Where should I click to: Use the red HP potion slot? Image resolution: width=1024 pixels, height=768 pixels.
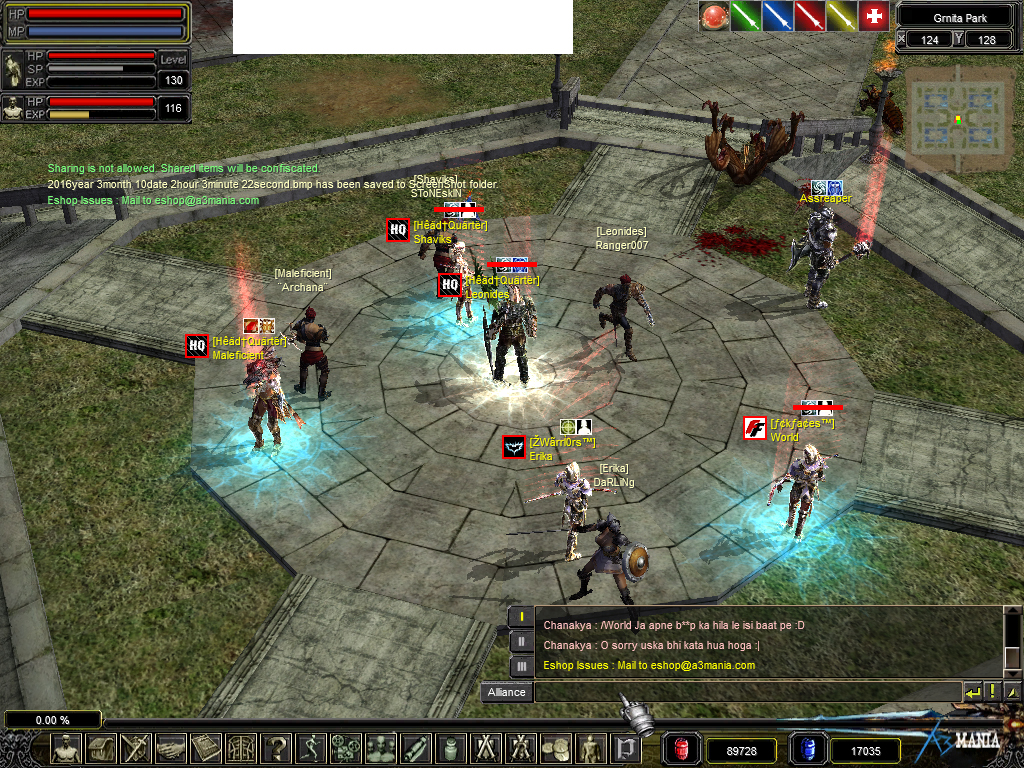coord(681,749)
